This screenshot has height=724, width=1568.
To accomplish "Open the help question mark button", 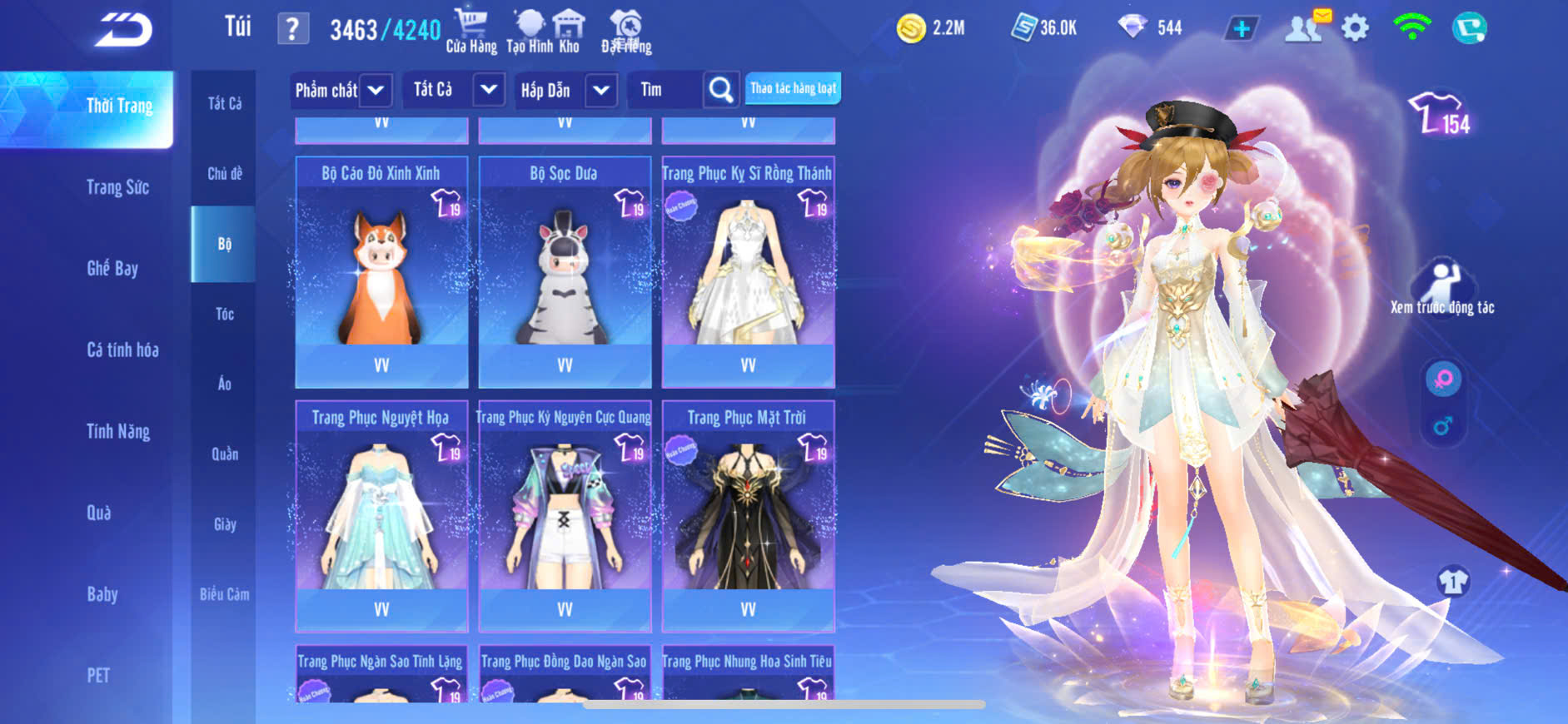I will (x=292, y=29).
